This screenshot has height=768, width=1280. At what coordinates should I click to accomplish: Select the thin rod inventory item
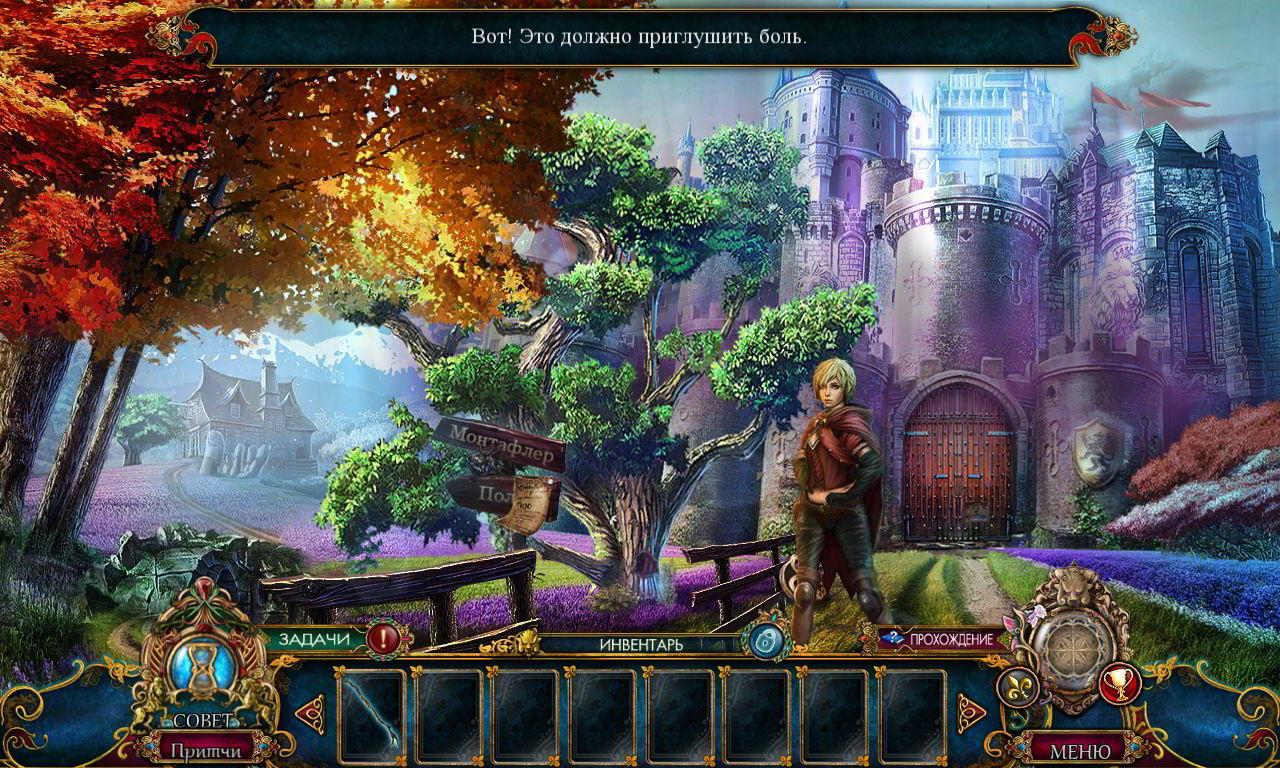point(372,714)
